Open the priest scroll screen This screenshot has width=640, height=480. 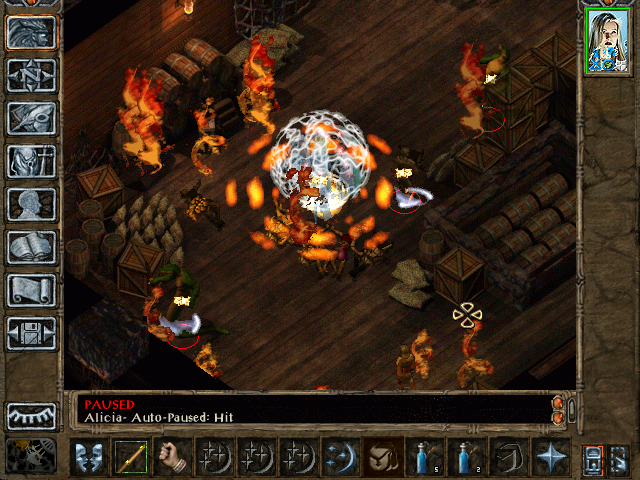click(x=31, y=290)
